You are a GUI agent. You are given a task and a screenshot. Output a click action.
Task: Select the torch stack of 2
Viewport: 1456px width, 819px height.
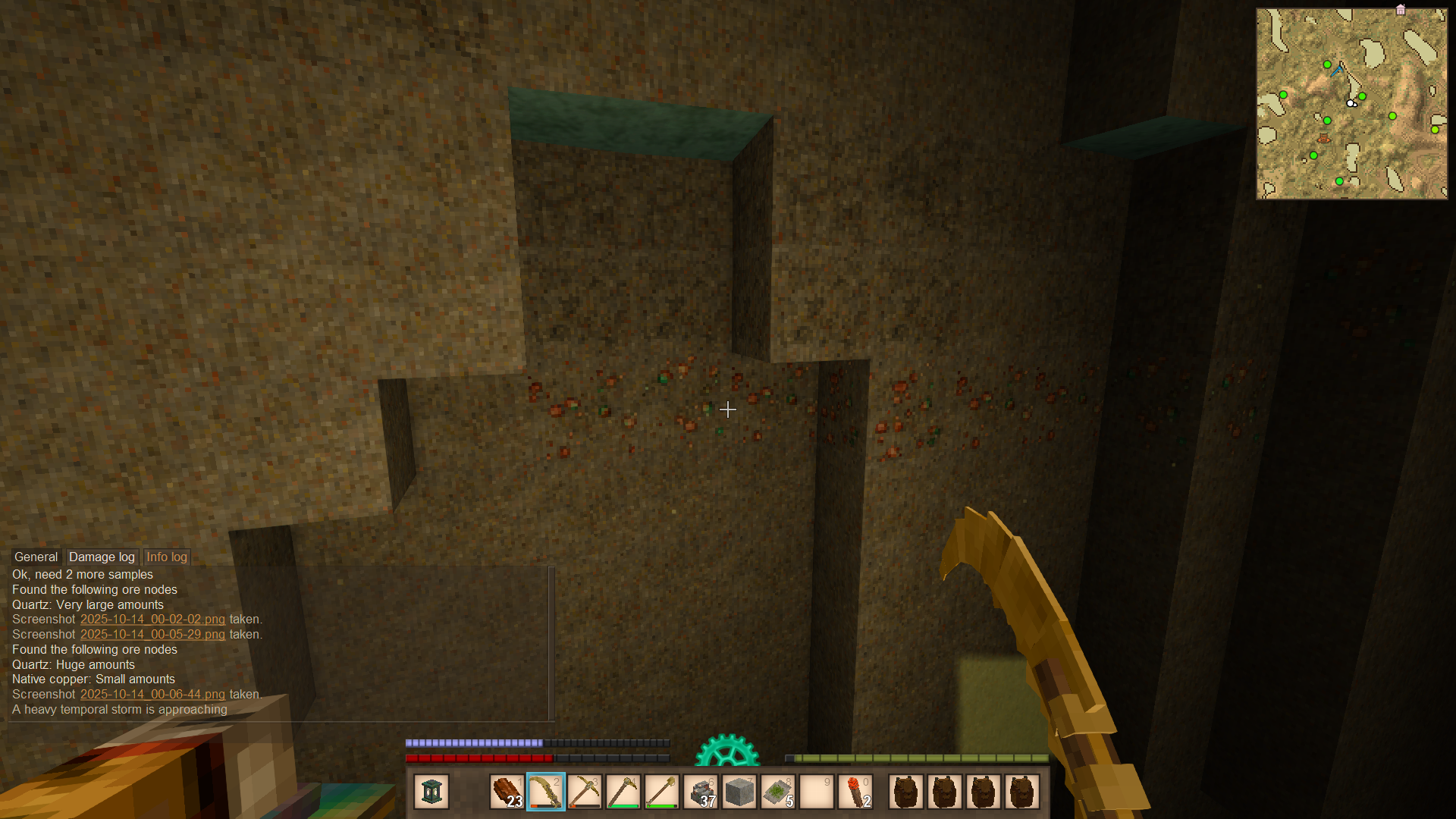pyautogui.click(x=855, y=792)
